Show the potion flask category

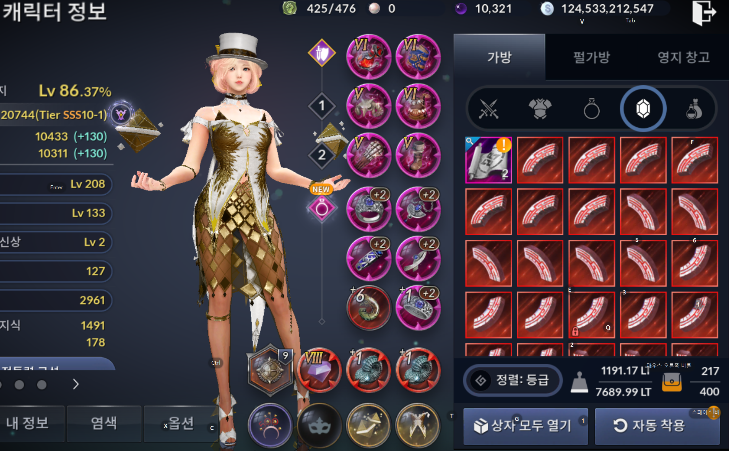coord(691,109)
